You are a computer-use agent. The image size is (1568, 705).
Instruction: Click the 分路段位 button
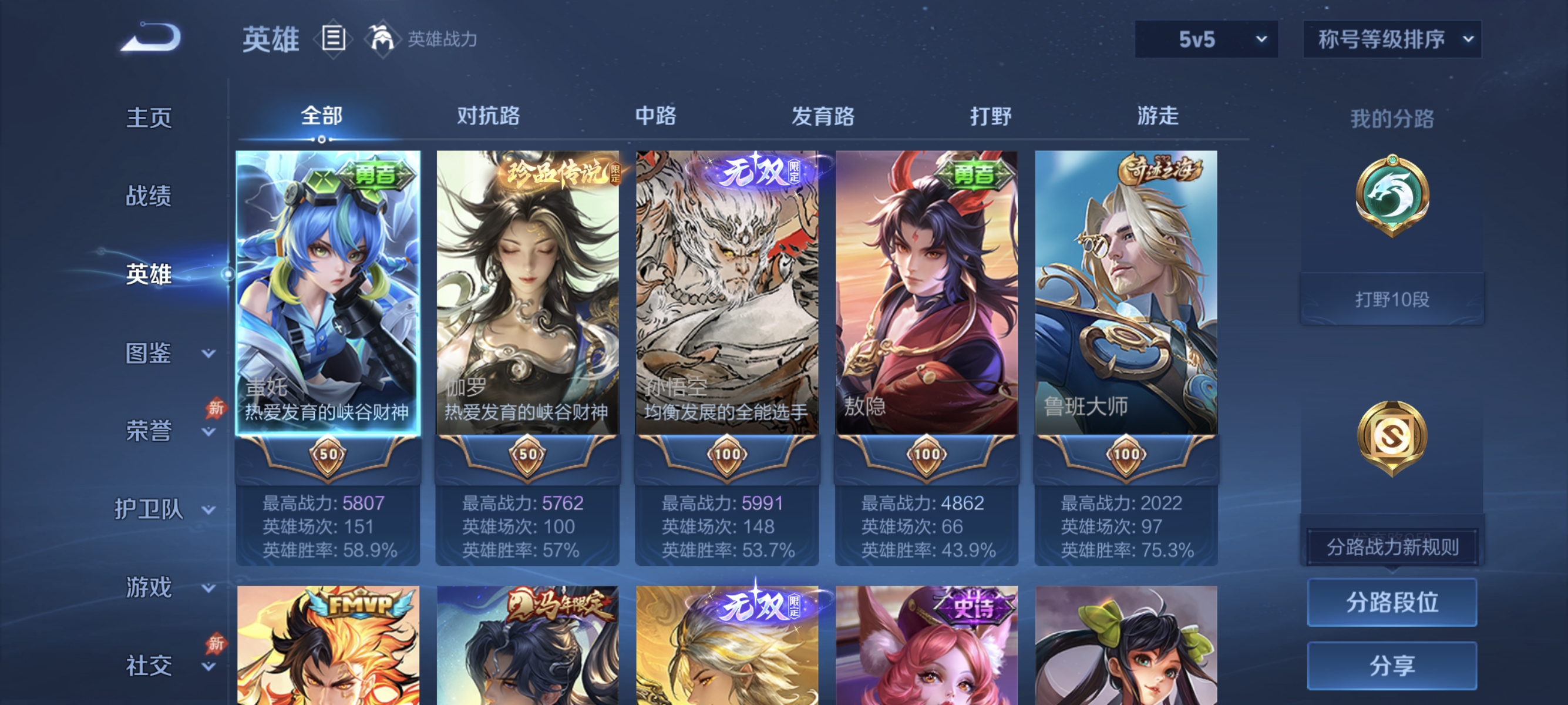point(1394,603)
